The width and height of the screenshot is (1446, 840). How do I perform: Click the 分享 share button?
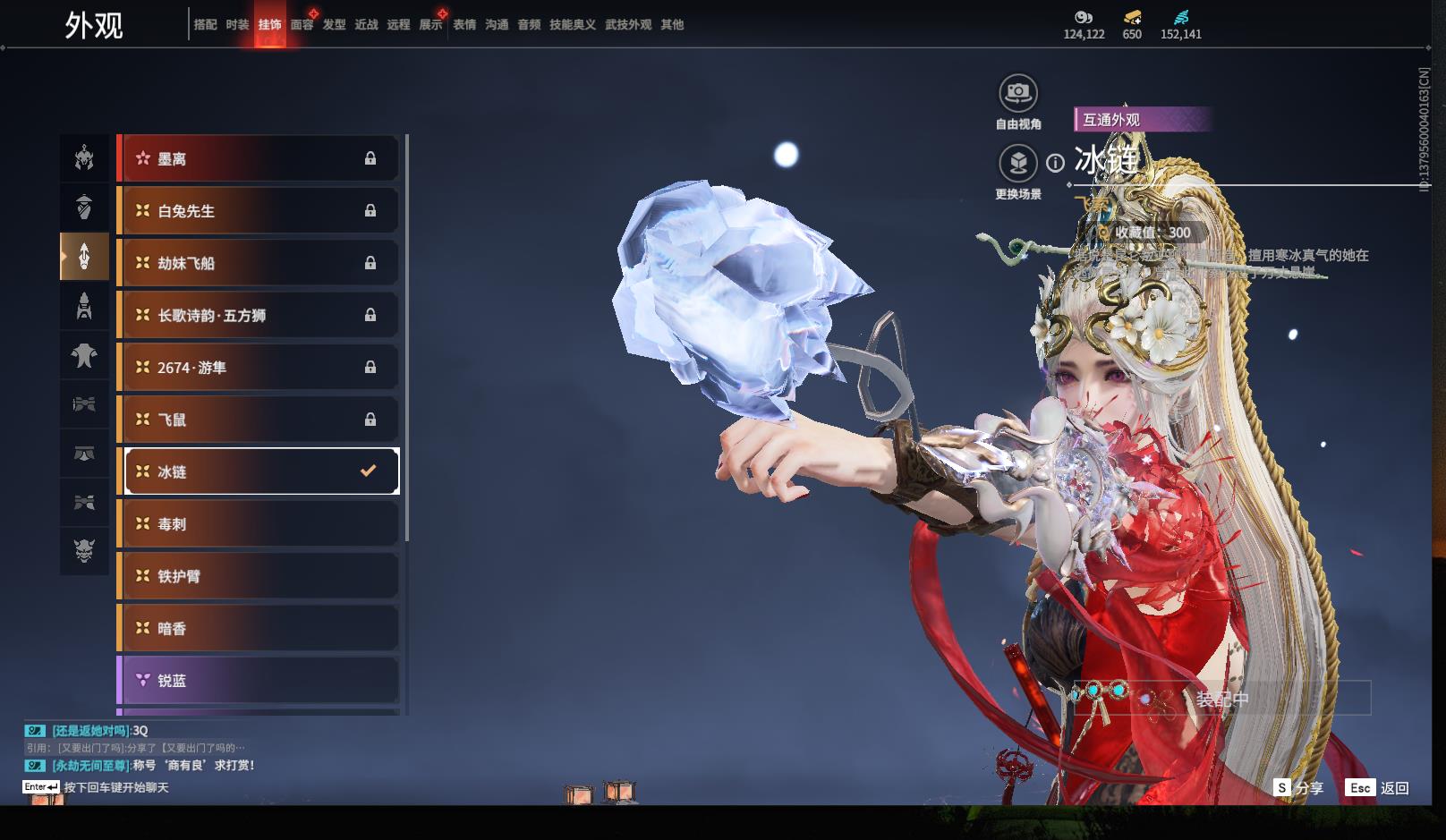[x=1299, y=788]
